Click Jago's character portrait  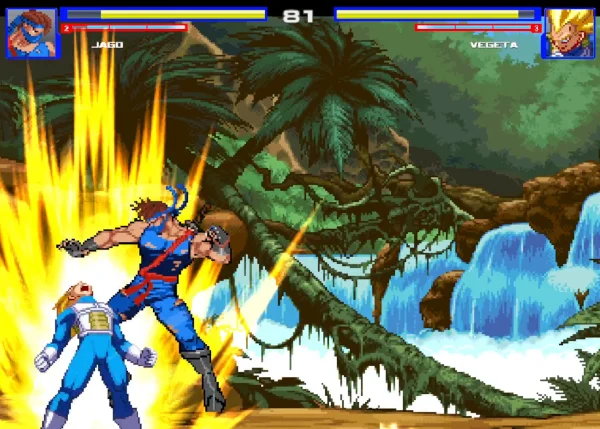click(x=31, y=33)
